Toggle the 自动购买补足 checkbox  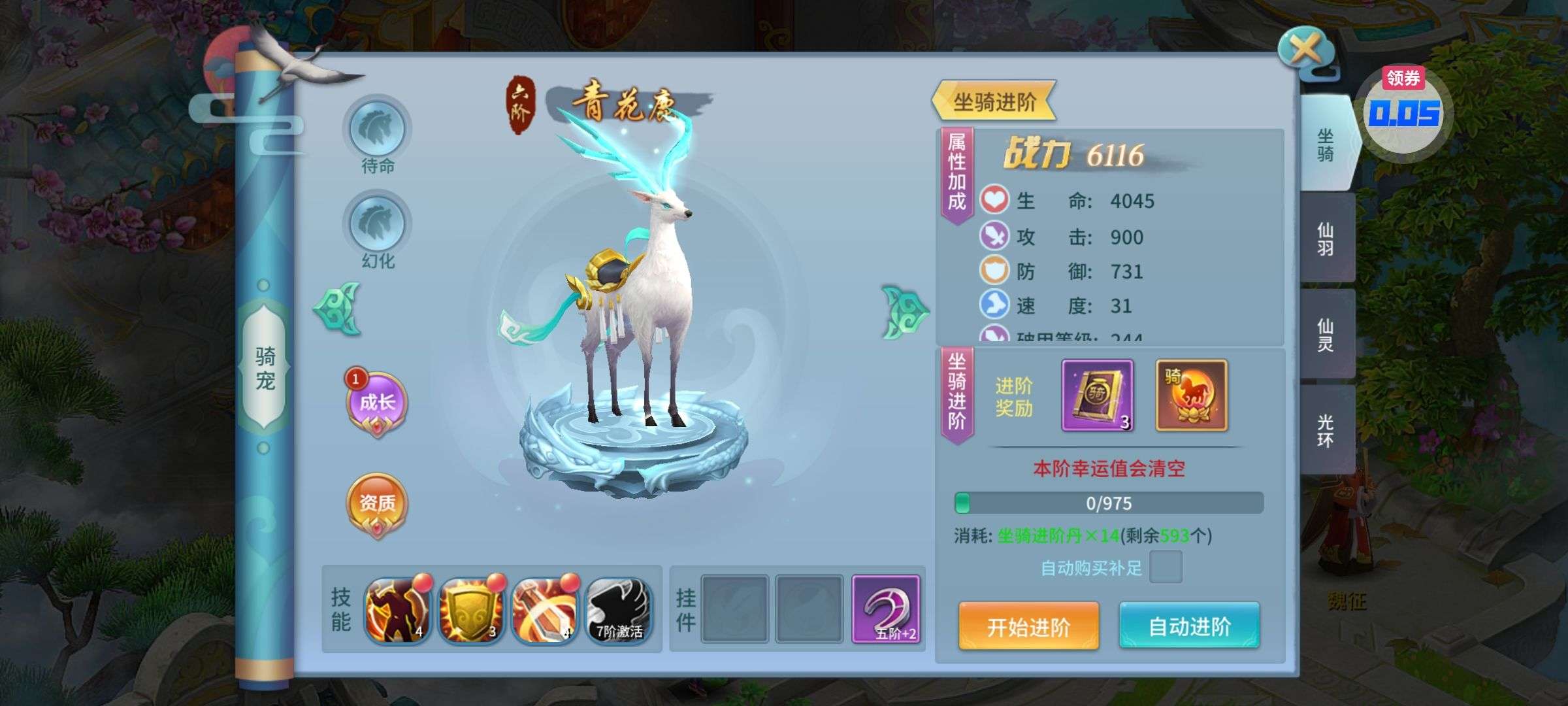tap(1166, 567)
